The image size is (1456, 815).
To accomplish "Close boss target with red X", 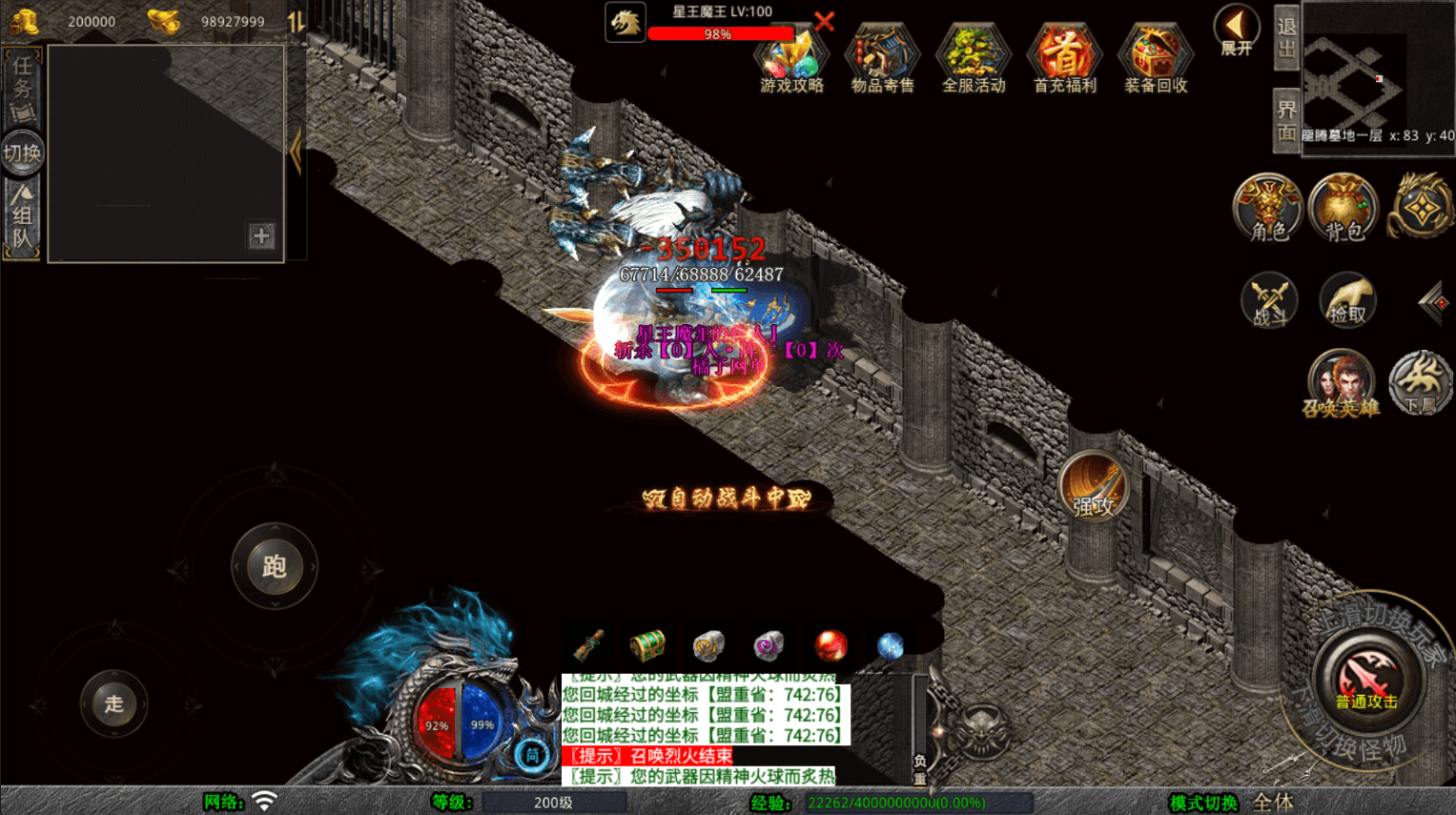I will click(x=824, y=21).
